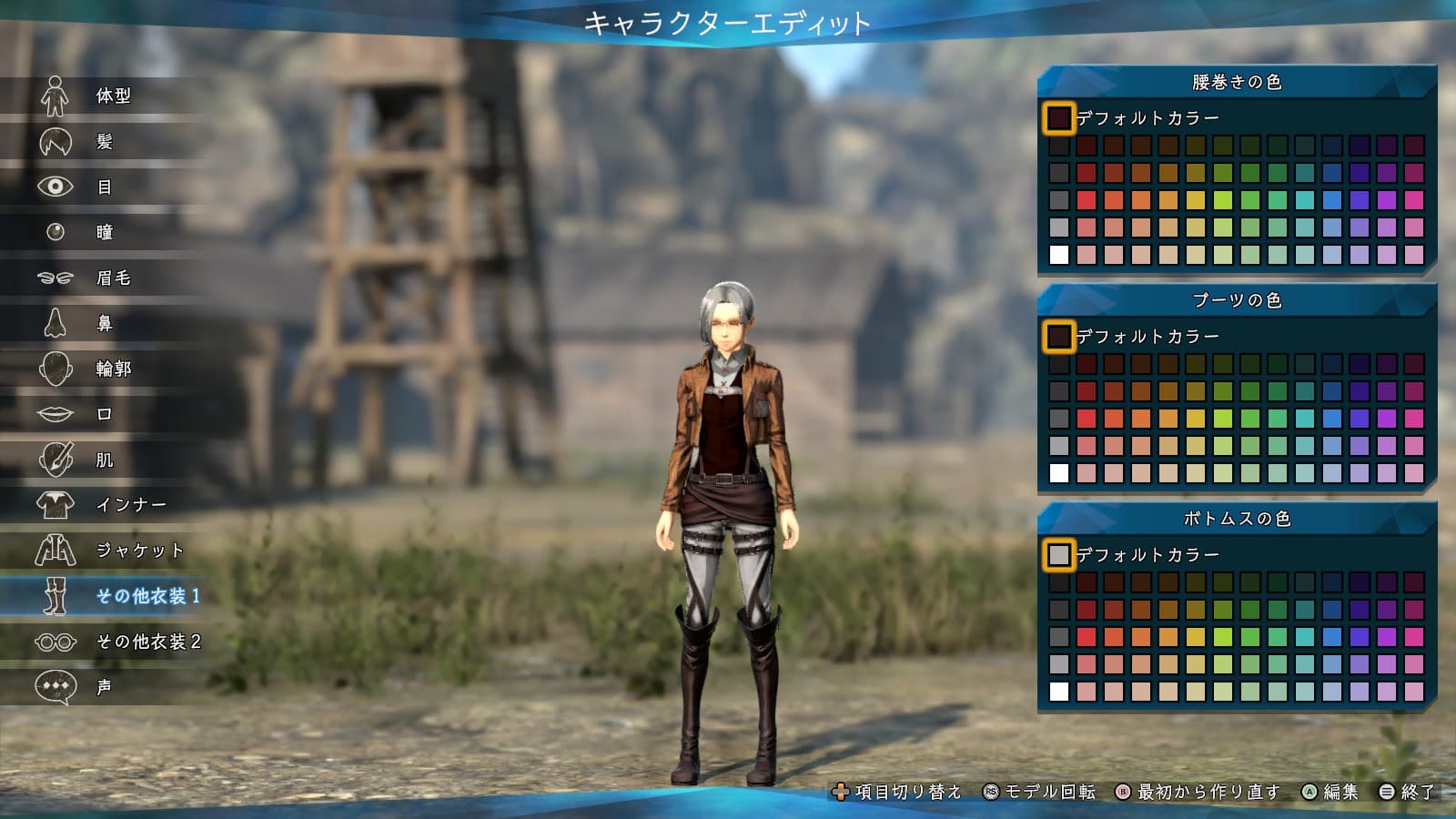Click the highlighted その他衣装1 category
The width and height of the screenshot is (1456, 819).
point(146,596)
